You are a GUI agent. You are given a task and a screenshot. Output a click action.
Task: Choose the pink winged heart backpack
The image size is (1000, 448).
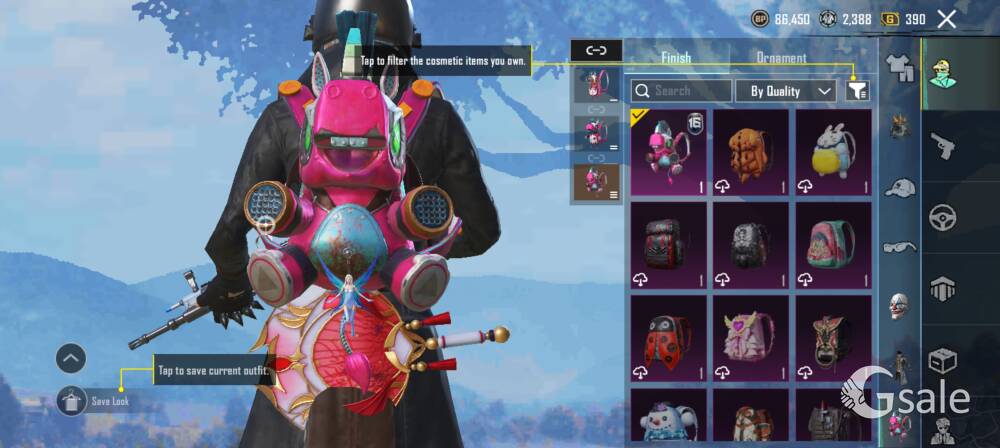tap(750, 337)
